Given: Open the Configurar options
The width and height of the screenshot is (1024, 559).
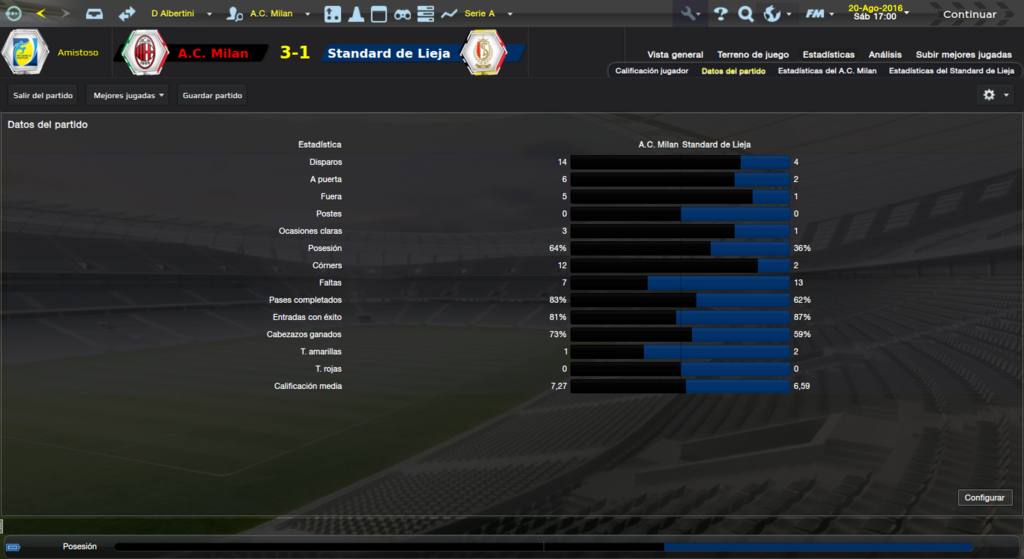Looking at the screenshot, I should [x=986, y=497].
